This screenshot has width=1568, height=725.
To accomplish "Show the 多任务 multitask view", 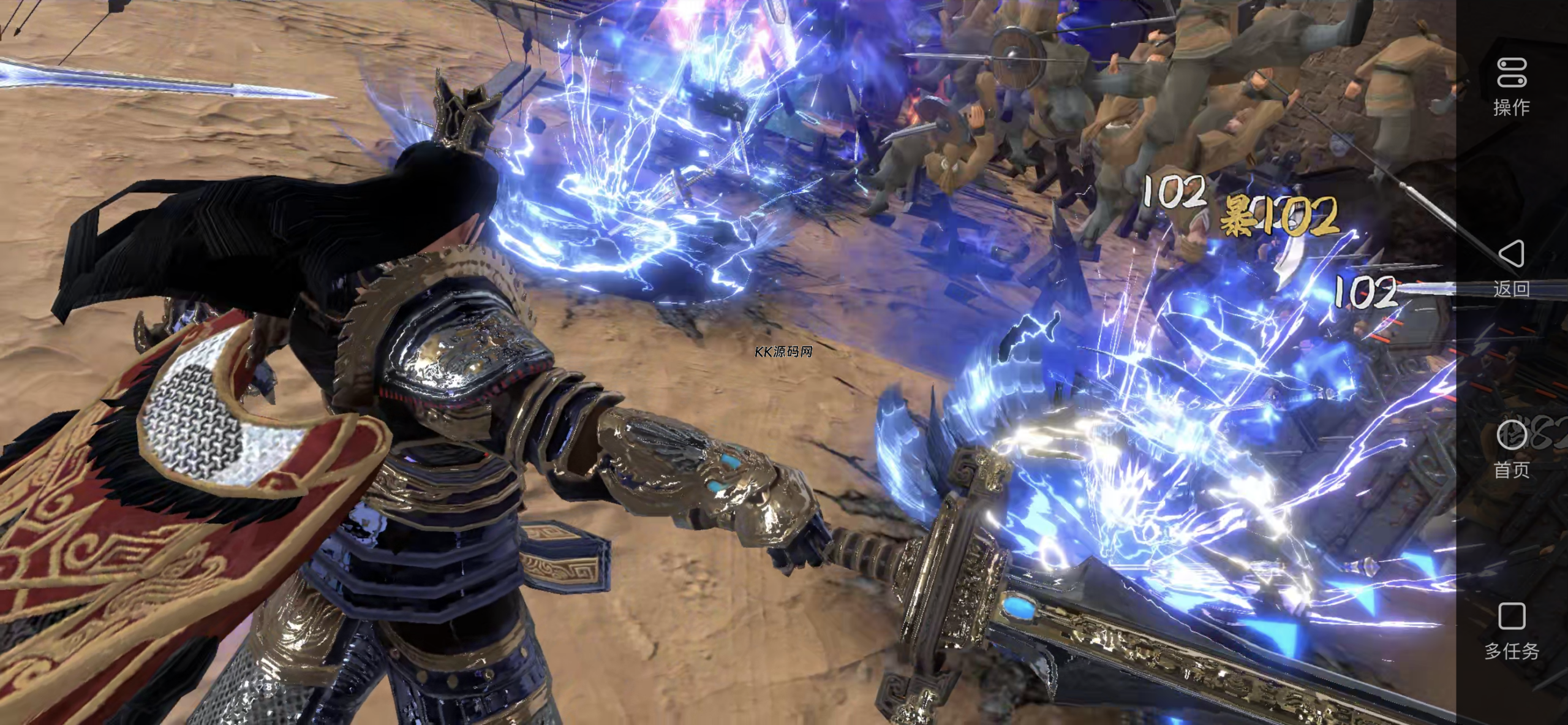I will [1511, 629].
